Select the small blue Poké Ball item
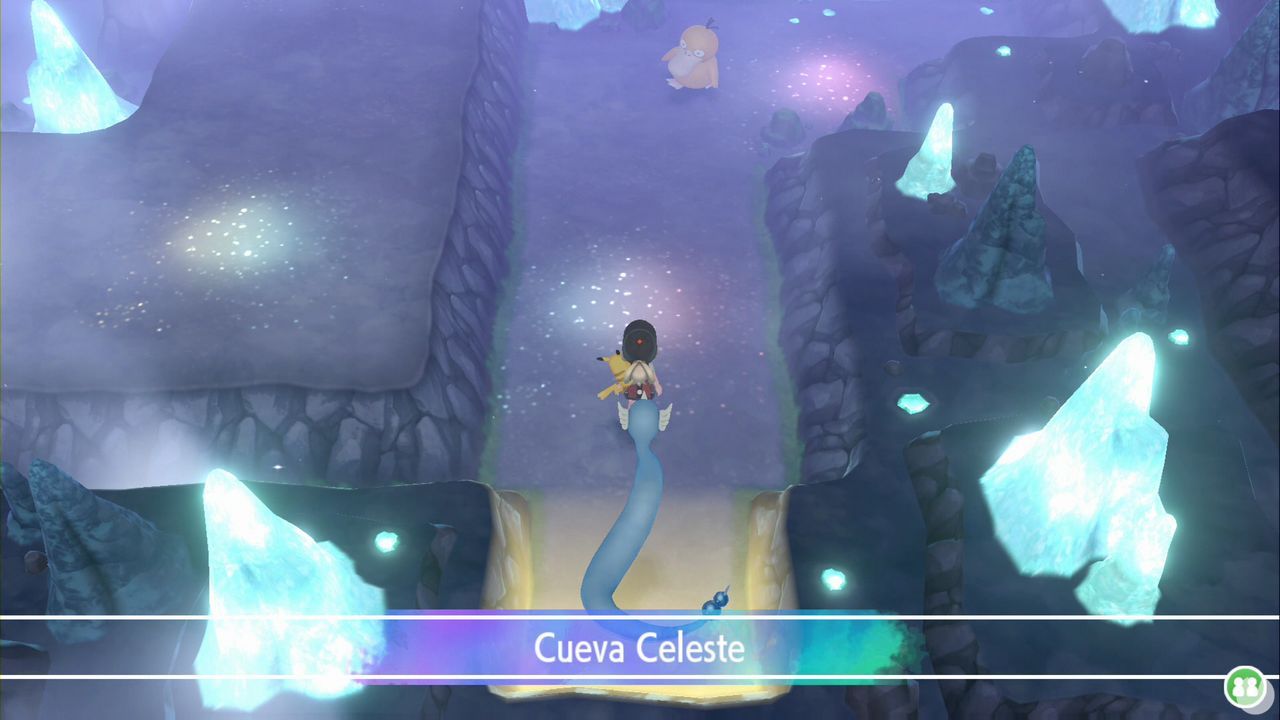This screenshot has width=1280, height=720. point(716,601)
